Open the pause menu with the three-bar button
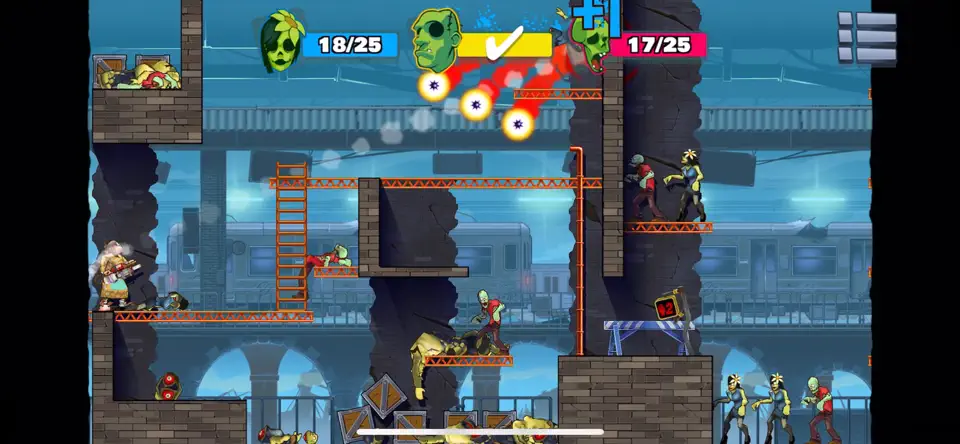 tap(867, 39)
